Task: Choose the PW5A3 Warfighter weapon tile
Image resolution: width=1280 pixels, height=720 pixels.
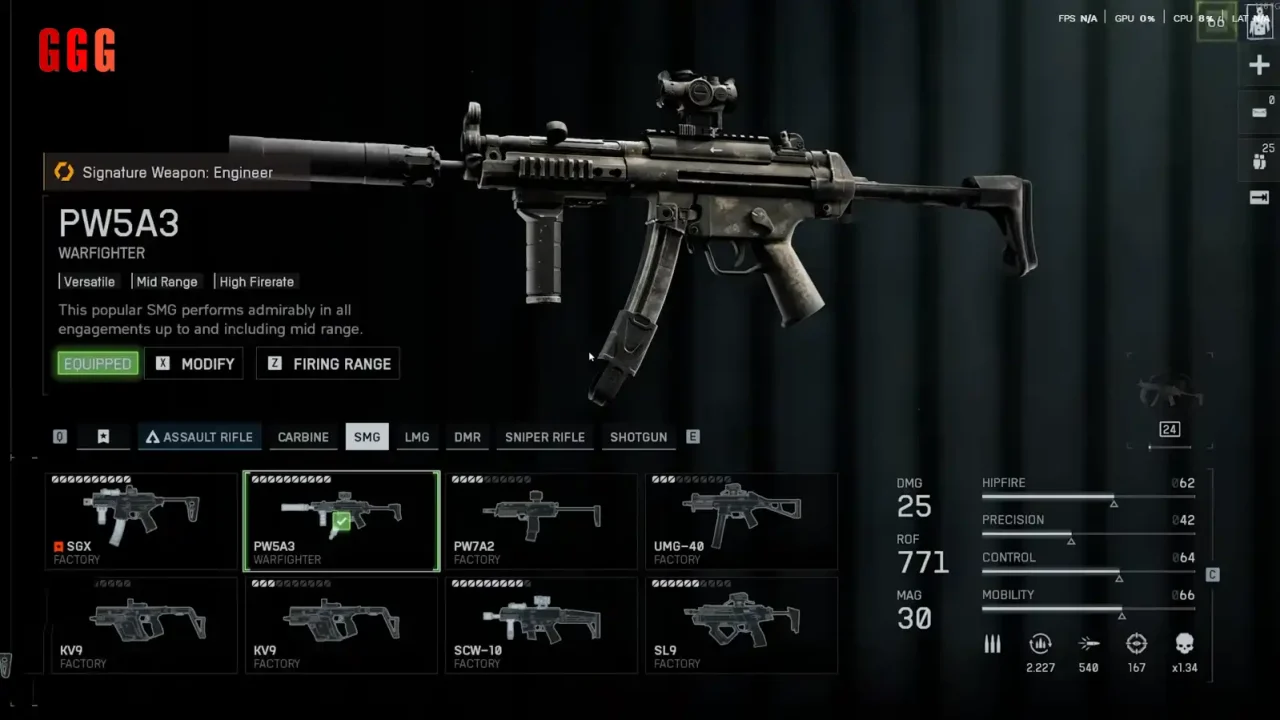Action: point(341,521)
